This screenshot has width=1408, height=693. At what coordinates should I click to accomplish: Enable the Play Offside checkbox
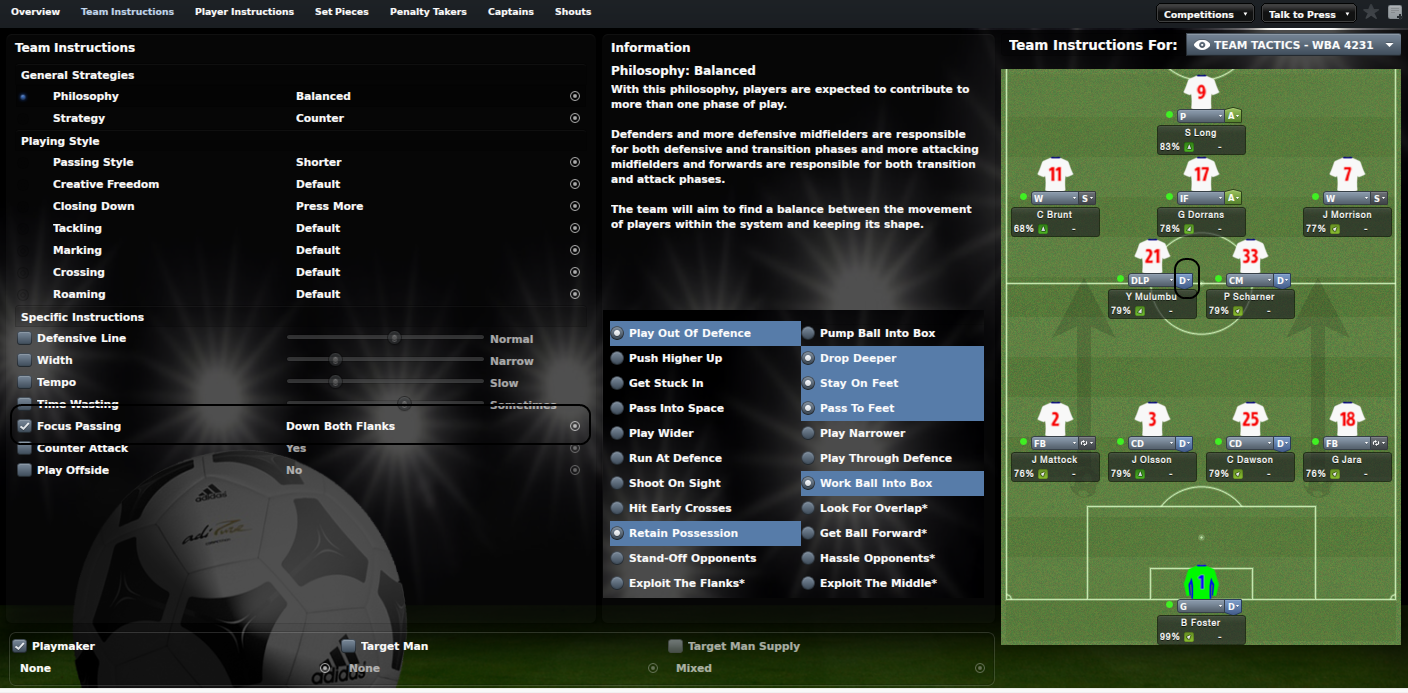(x=25, y=470)
